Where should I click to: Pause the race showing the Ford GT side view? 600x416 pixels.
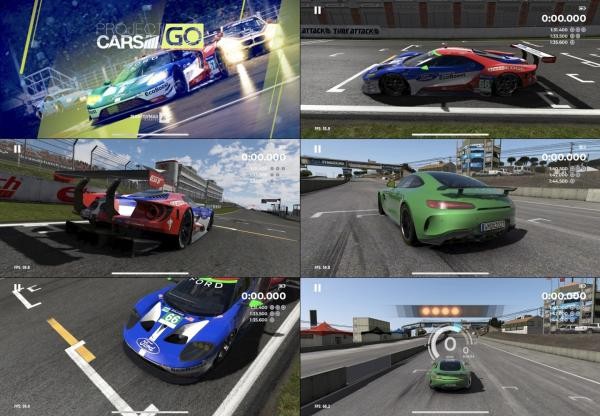[318, 10]
